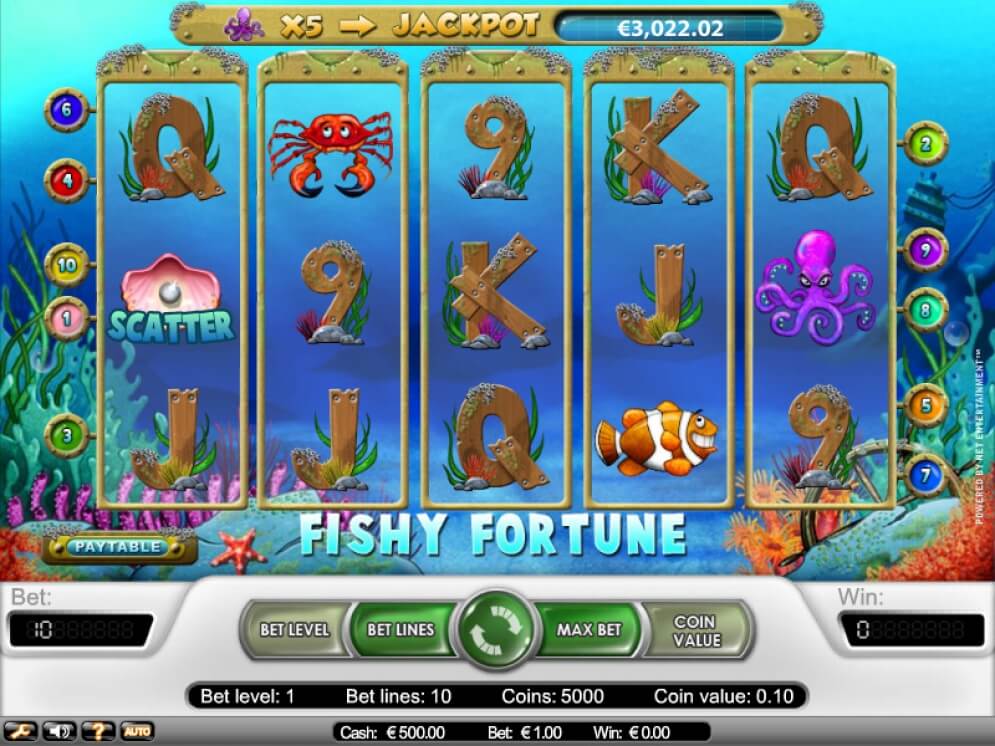Viewport: 995px width, 746px height.
Task: Select bet line 8 marker
Action: pos(926,311)
